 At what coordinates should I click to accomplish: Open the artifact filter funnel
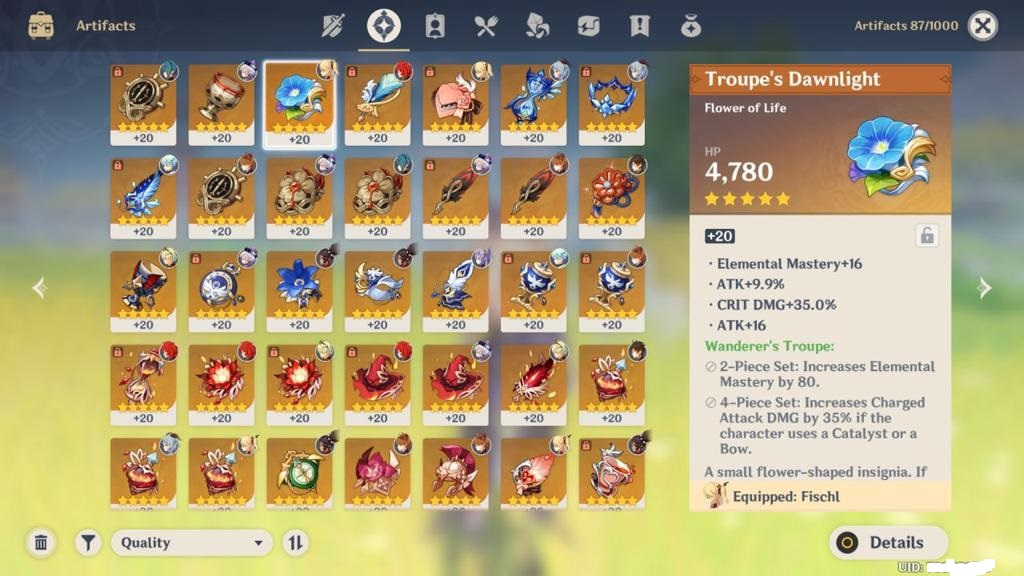(89, 543)
